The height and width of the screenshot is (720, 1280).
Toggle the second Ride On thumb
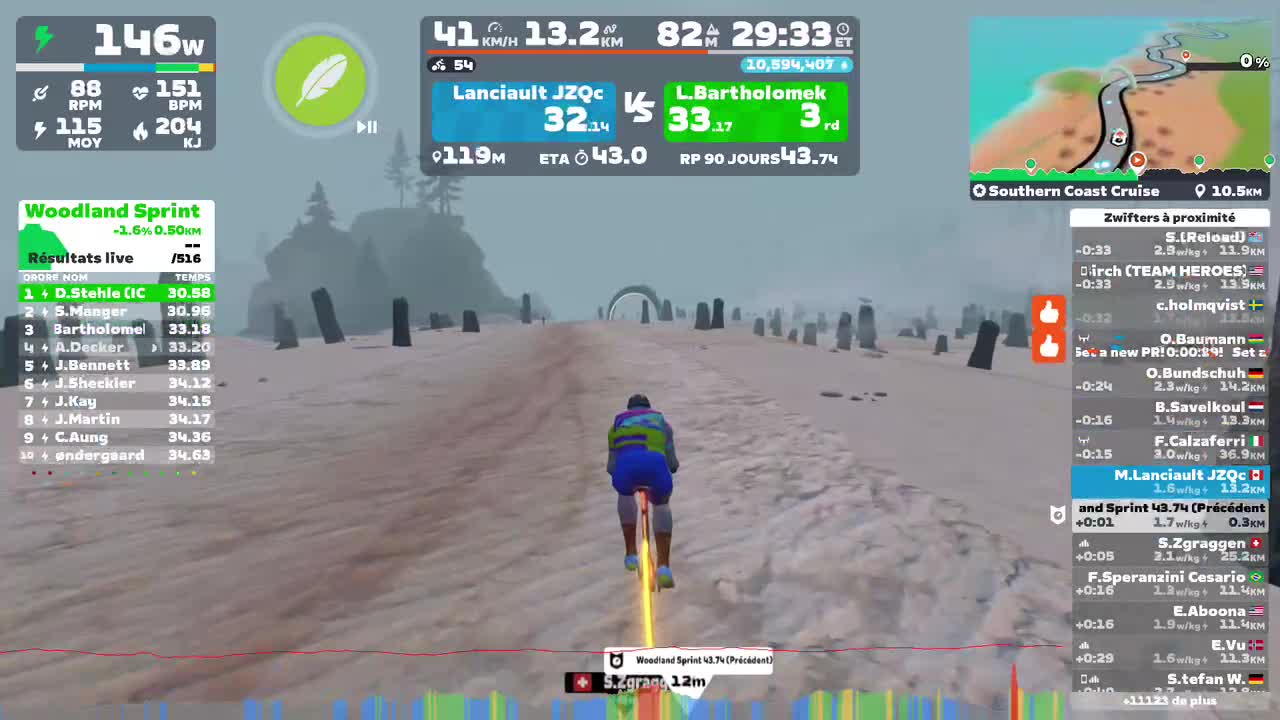[x=1049, y=349]
